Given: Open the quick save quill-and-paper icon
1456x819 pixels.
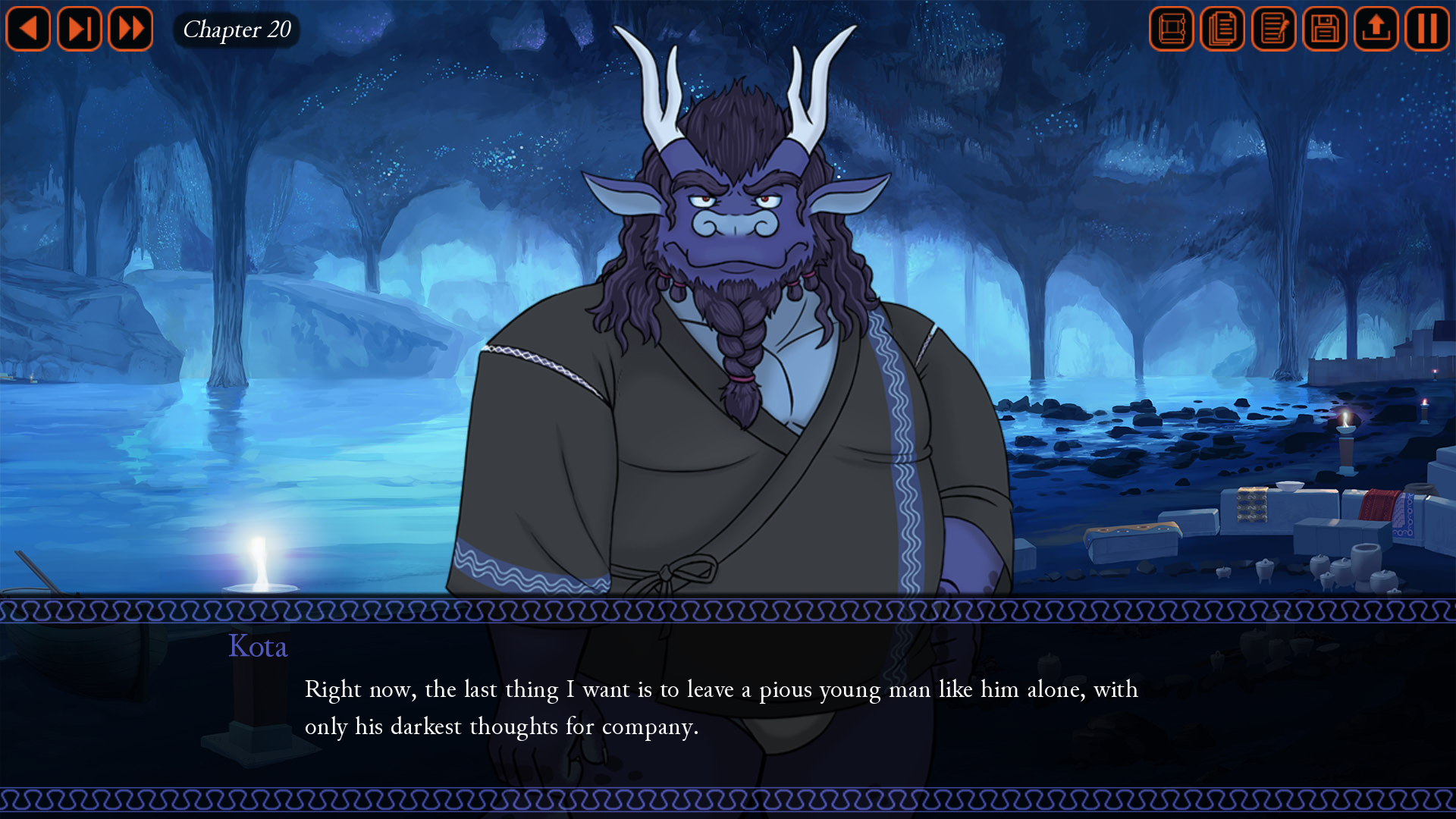Looking at the screenshot, I should tap(1273, 29).
